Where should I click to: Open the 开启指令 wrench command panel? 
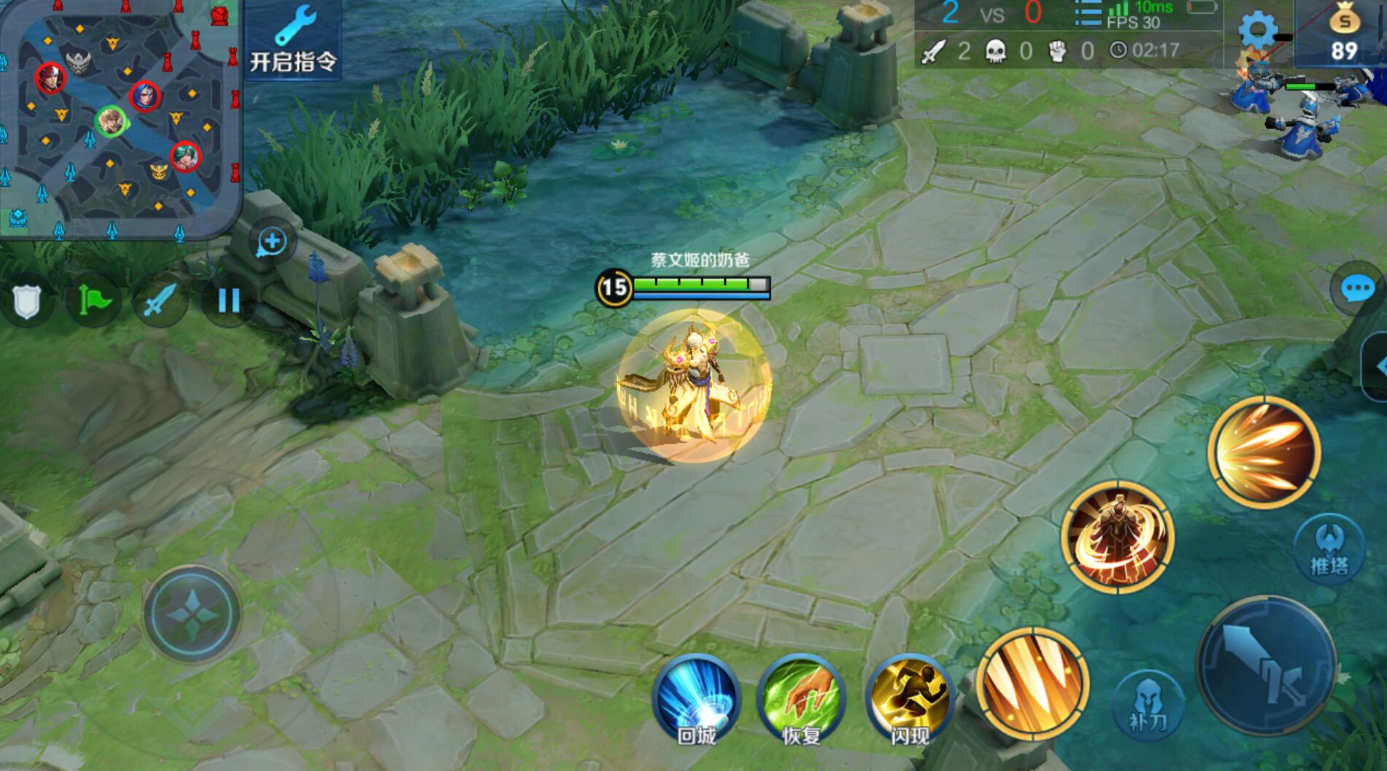point(293,39)
